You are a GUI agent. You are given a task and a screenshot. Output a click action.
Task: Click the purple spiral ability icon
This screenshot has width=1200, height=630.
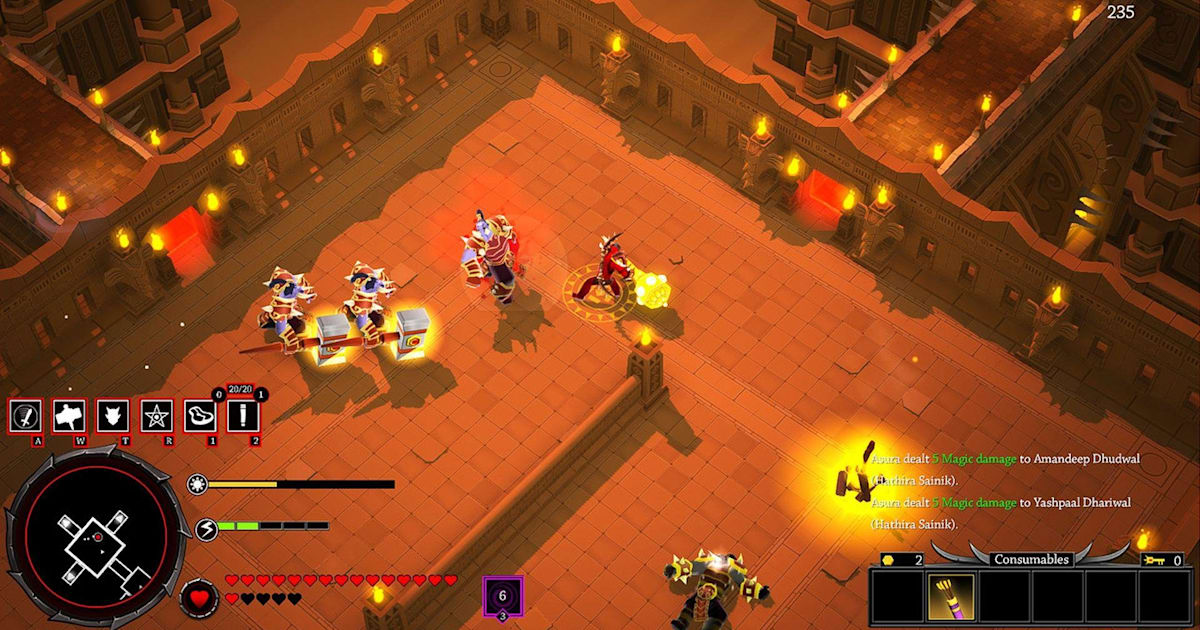tap(502, 594)
